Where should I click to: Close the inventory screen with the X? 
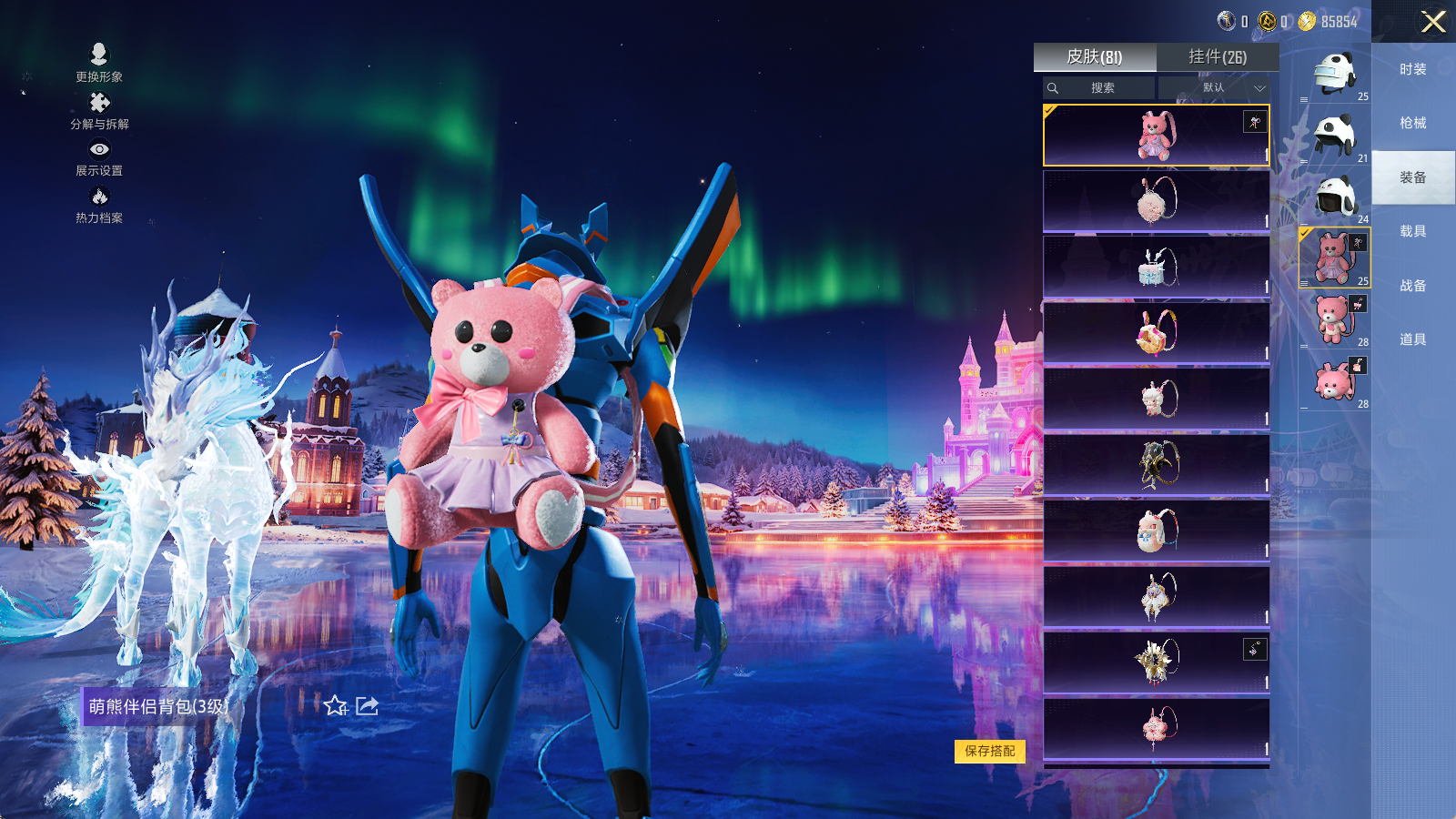click(x=1433, y=22)
